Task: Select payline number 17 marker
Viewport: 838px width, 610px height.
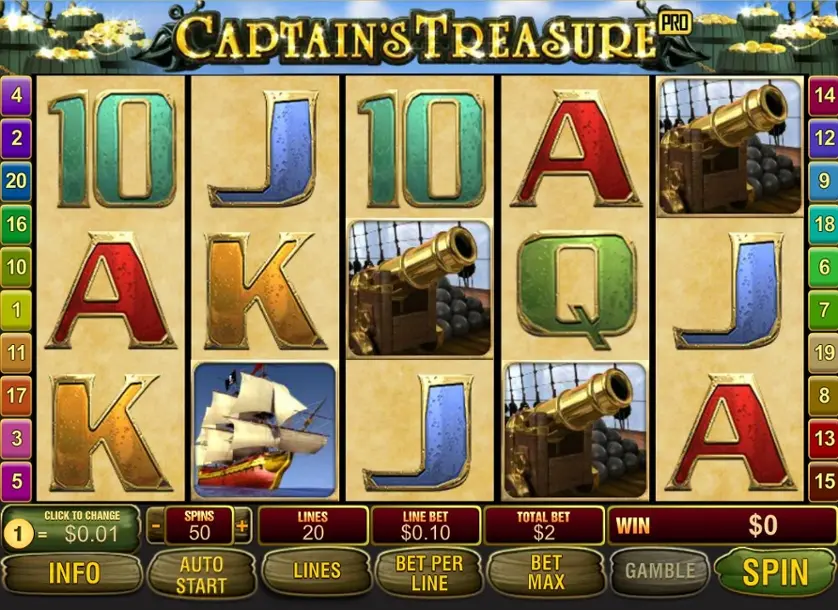Action: coord(18,396)
